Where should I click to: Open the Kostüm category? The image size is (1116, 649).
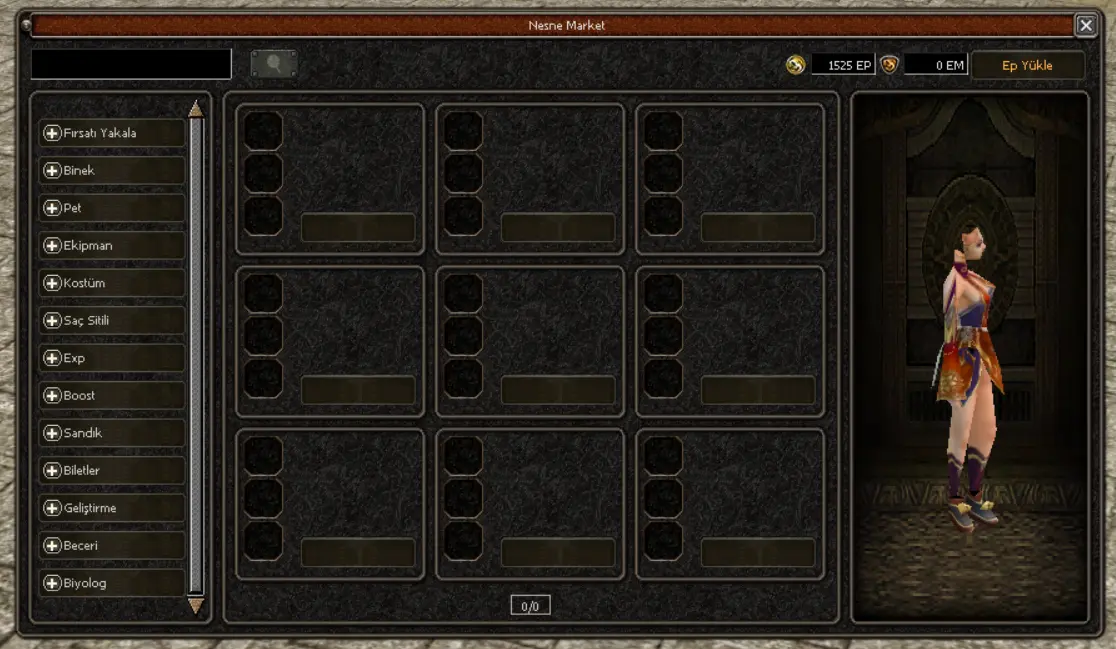pyautogui.click(x=111, y=283)
